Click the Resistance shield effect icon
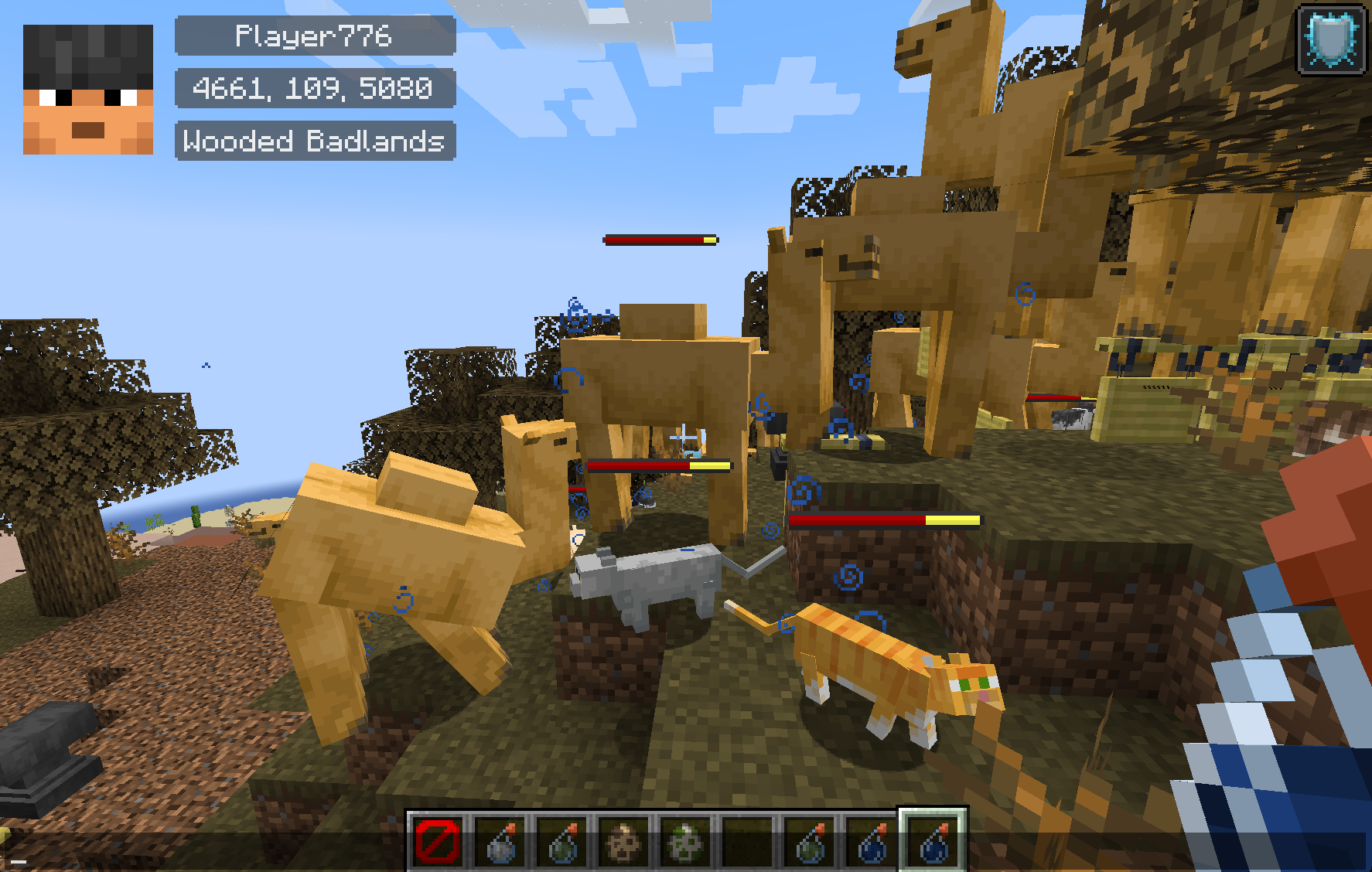The width and height of the screenshot is (1372, 872). 1330,39
